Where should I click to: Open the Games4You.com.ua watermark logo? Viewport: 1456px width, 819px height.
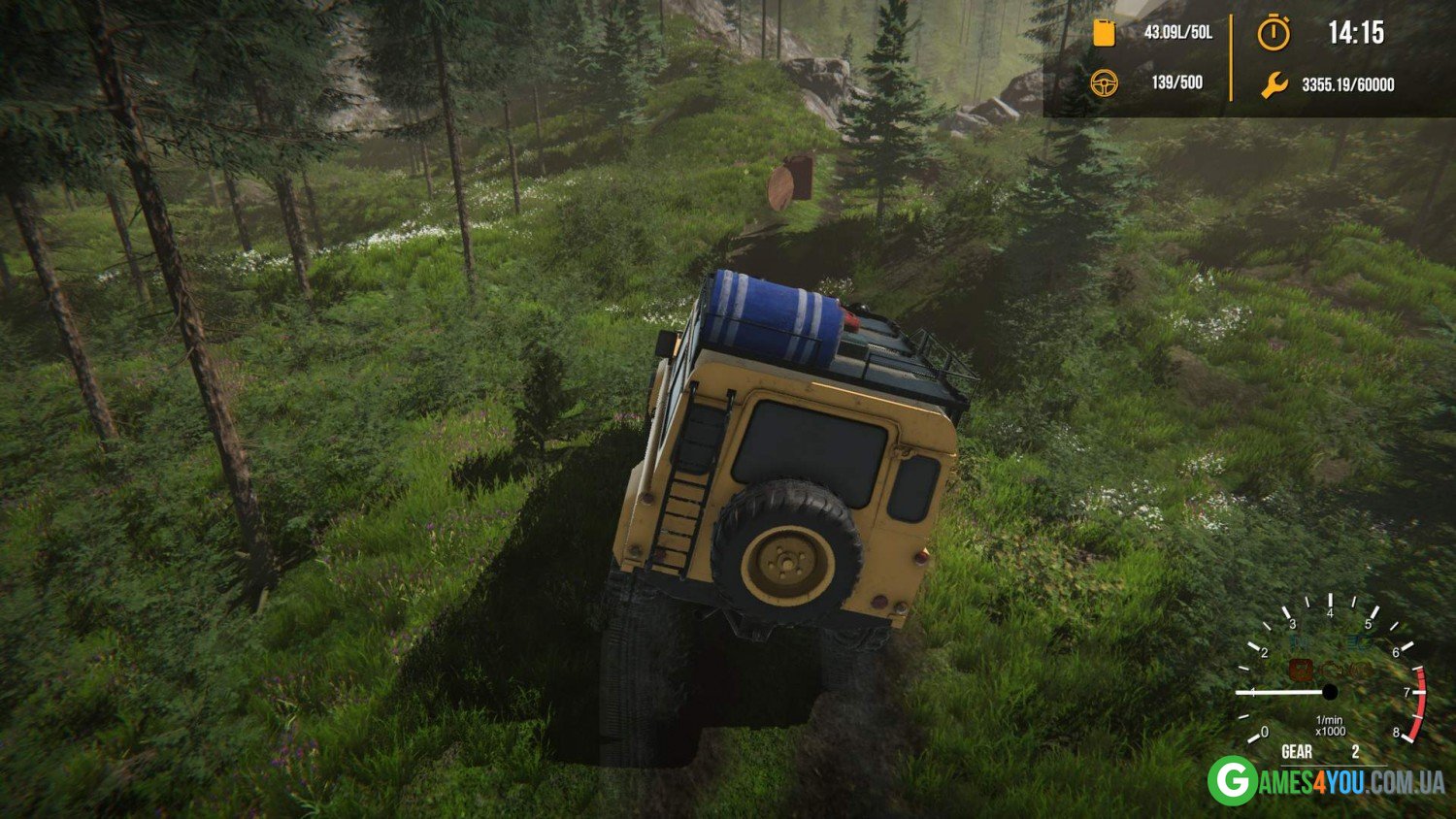coord(1326,781)
